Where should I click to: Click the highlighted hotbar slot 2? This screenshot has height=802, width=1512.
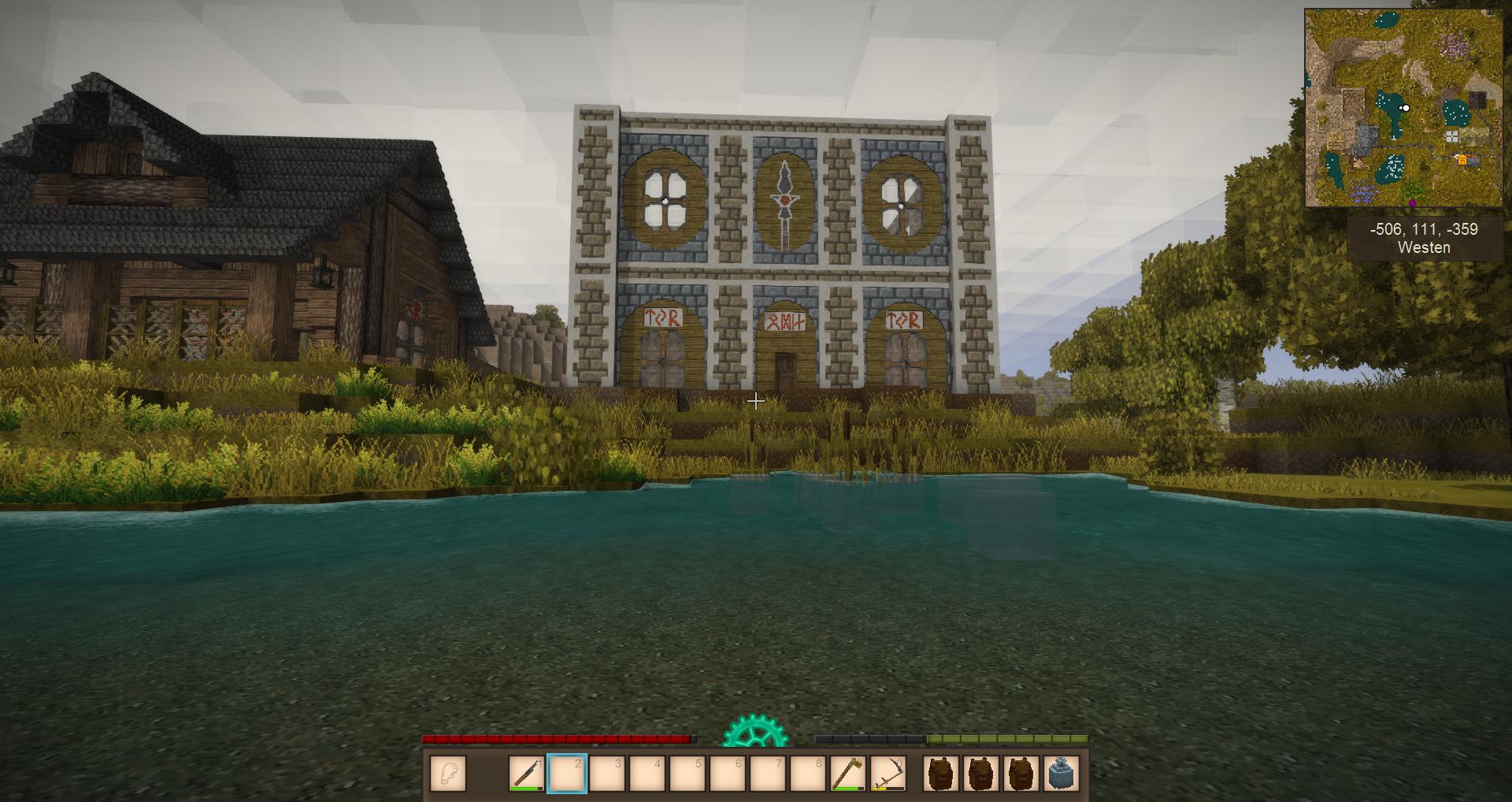[x=567, y=773]
